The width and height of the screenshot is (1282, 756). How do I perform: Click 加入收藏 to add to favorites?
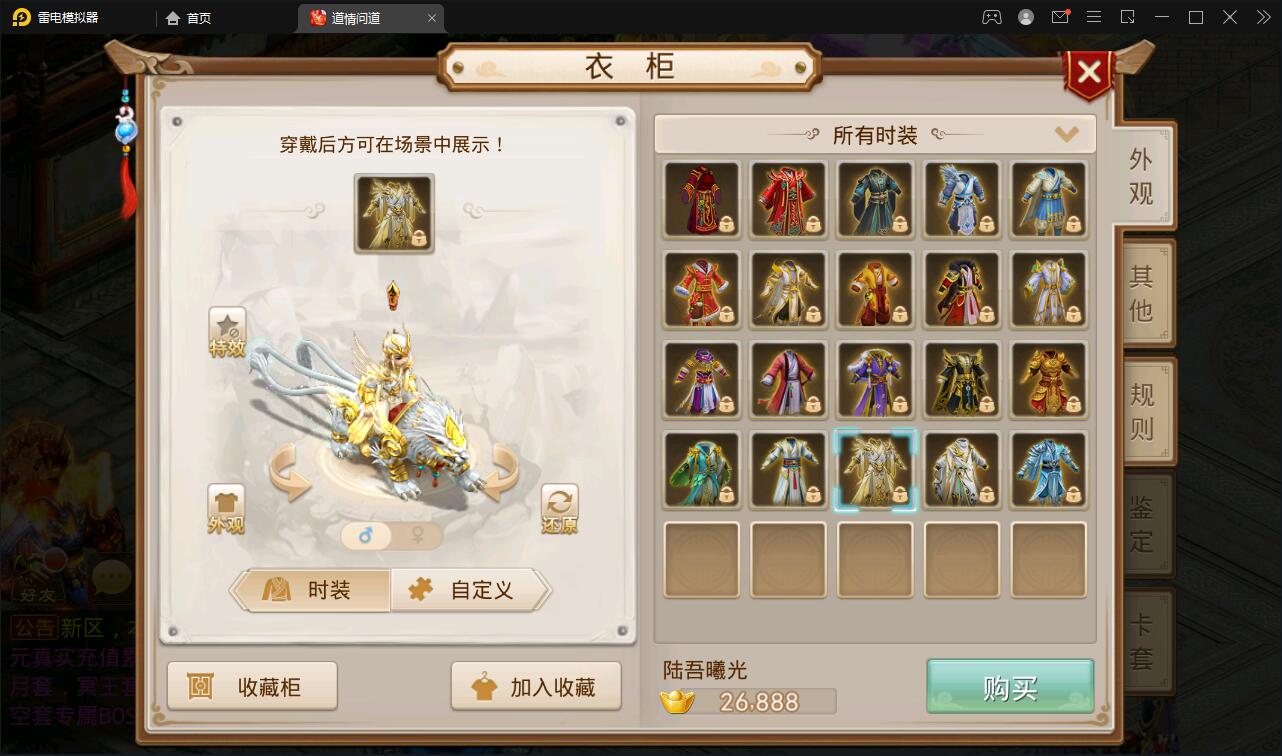(x=536, y=686)
